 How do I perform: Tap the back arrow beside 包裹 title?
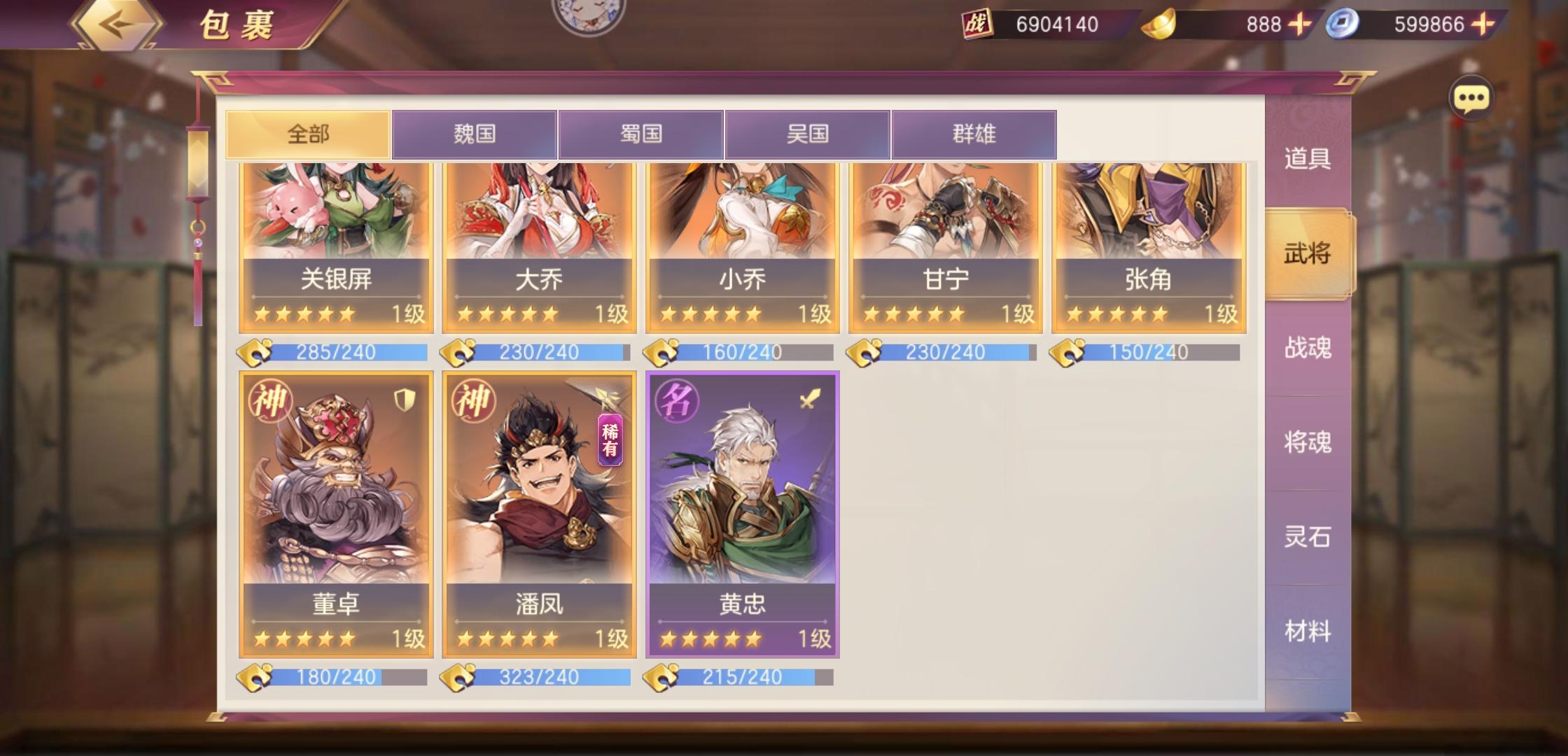[x=118, y=23]
